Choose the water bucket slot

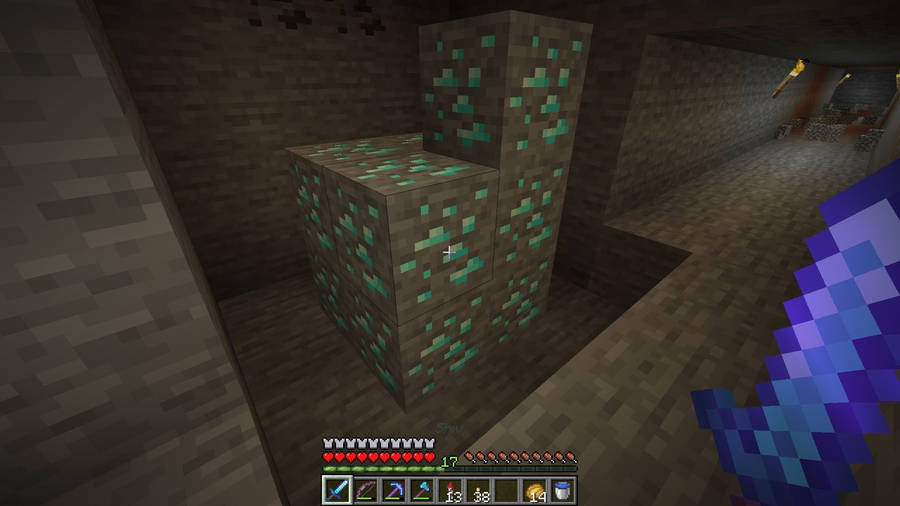pos(563,490)
